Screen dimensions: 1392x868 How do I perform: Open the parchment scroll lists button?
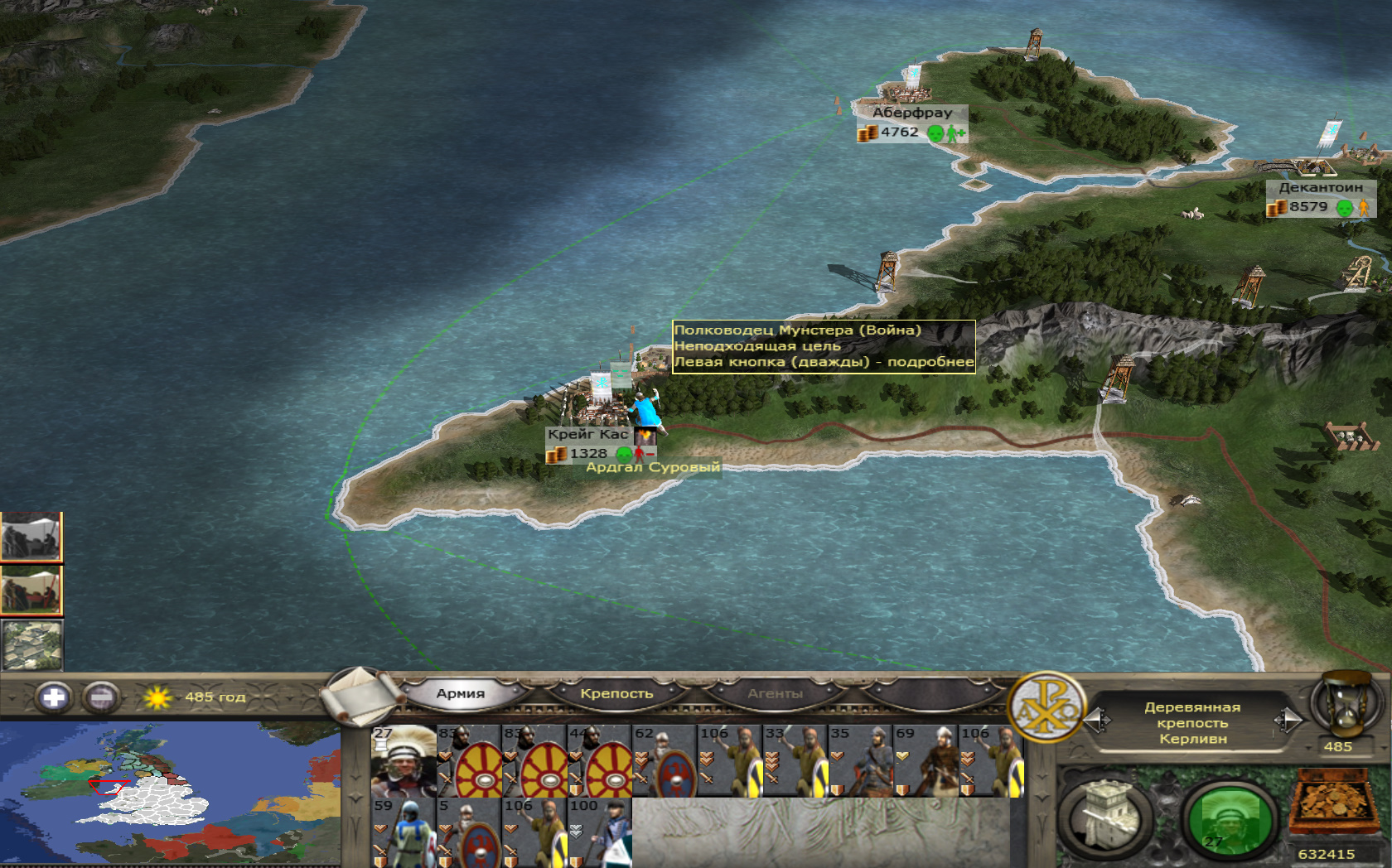(358, 694)
